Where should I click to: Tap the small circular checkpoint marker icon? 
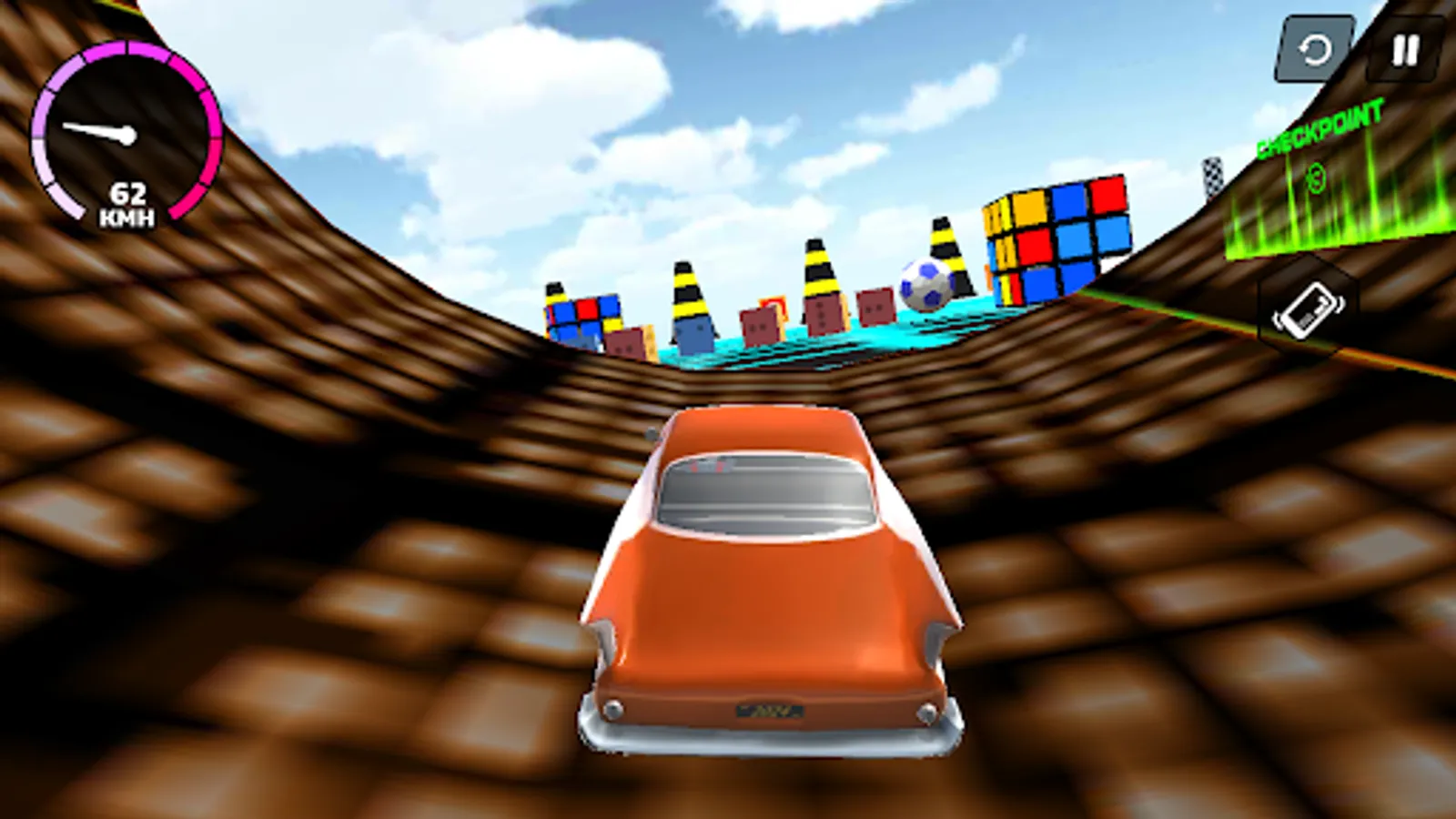1316,178
